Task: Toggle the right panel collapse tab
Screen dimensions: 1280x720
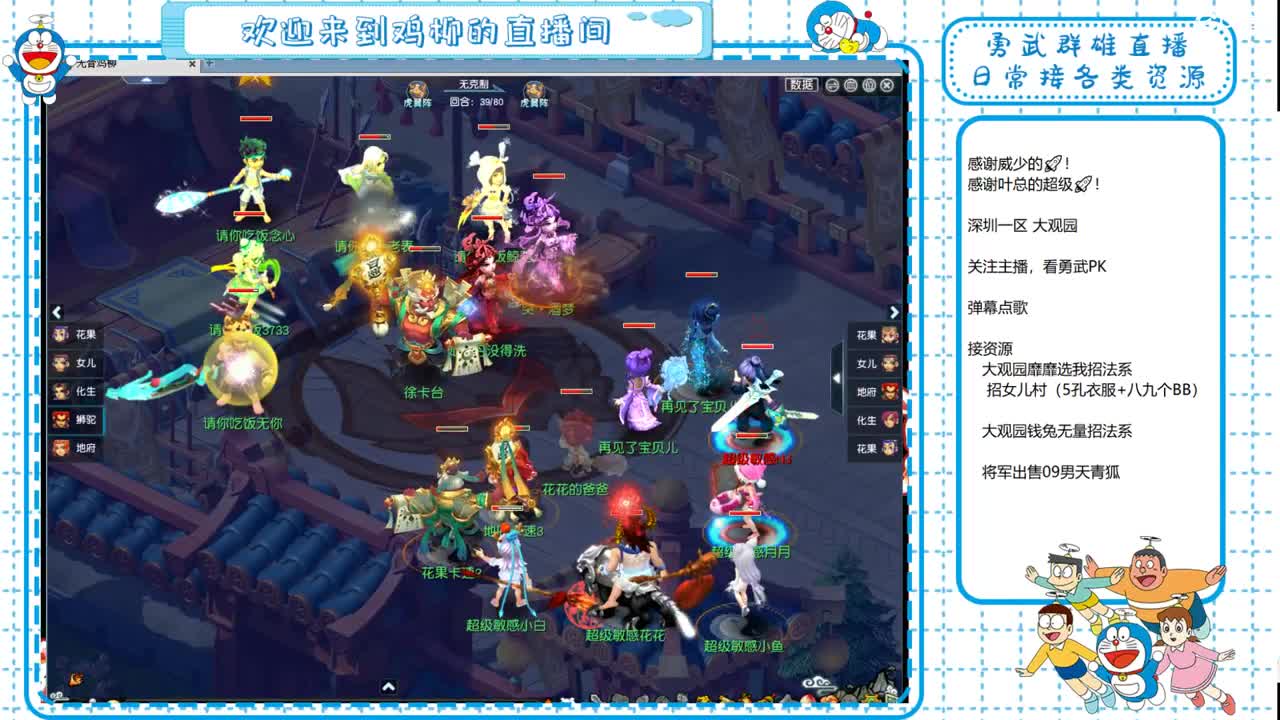Action: click(836, 378)
